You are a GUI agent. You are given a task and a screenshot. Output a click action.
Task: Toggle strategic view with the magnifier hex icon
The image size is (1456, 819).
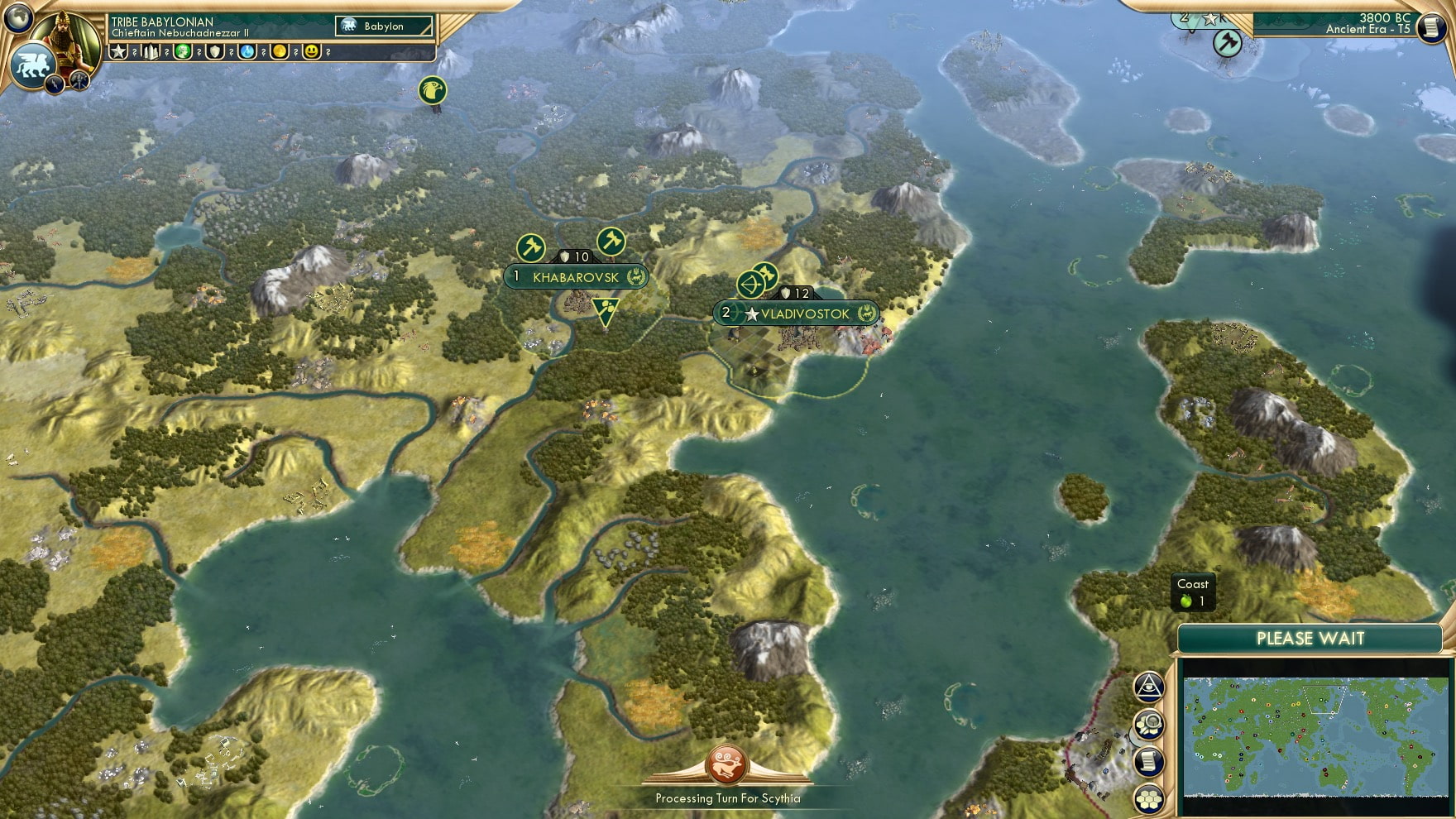pos(1148,724)
